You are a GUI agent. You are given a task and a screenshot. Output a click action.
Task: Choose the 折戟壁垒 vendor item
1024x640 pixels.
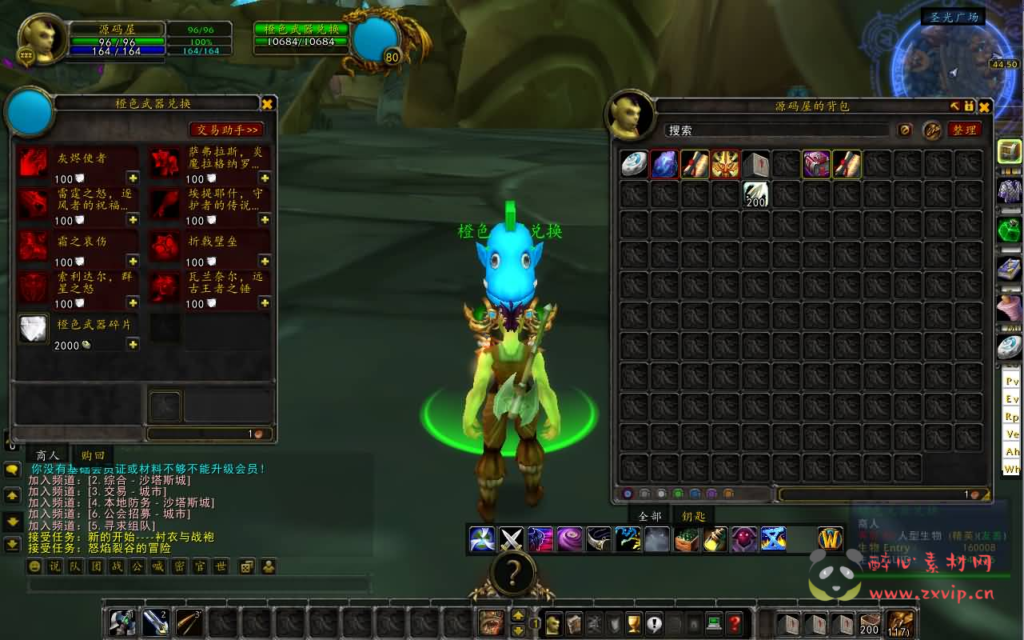point(164,245)
